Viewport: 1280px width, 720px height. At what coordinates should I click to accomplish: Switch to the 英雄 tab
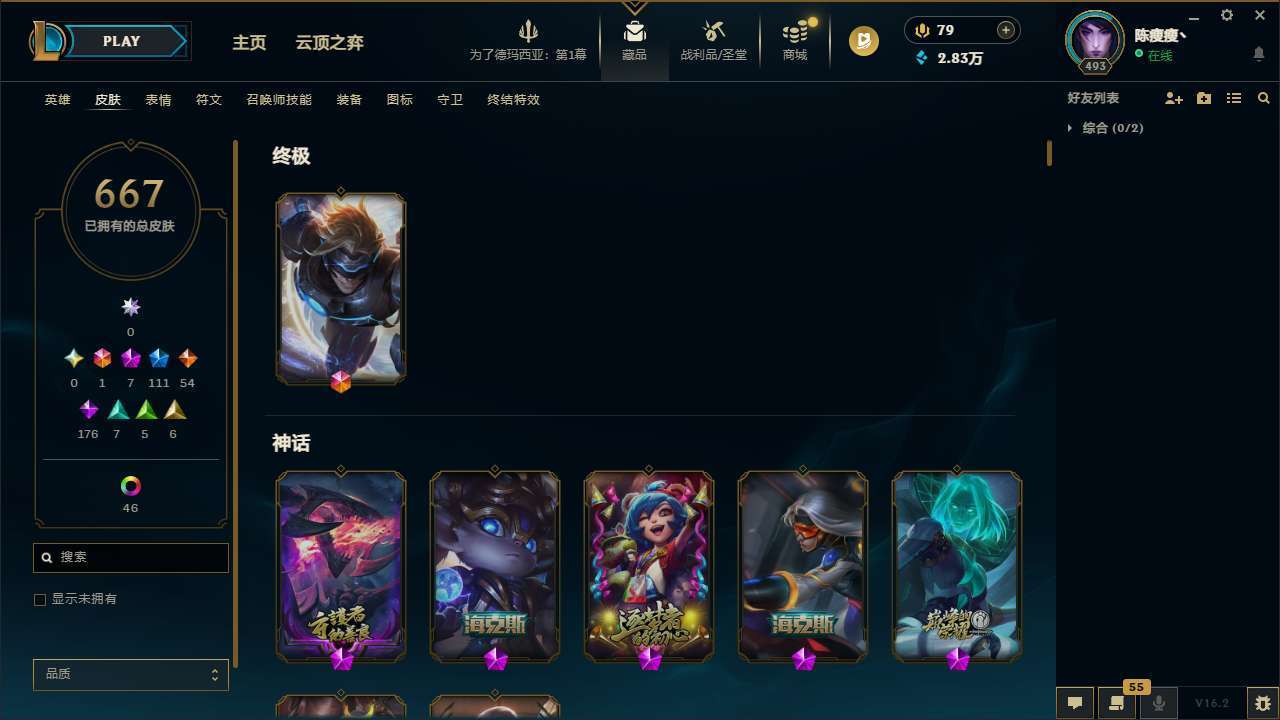pos(57,100)
